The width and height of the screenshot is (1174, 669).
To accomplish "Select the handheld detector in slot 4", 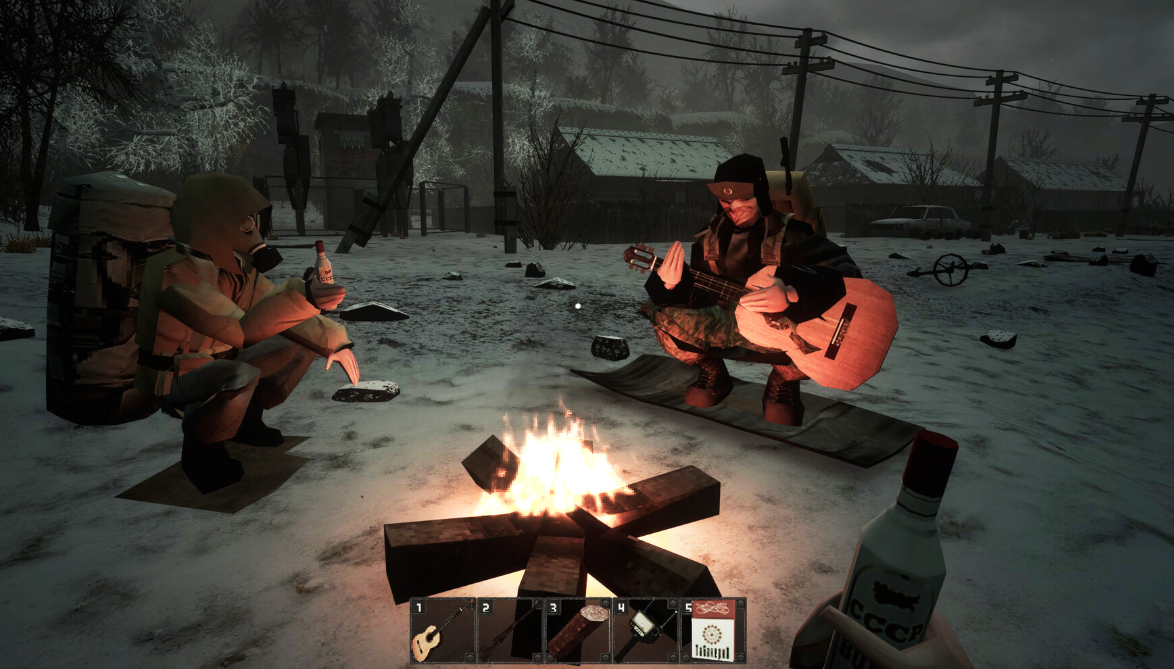I will click(645, 630).
